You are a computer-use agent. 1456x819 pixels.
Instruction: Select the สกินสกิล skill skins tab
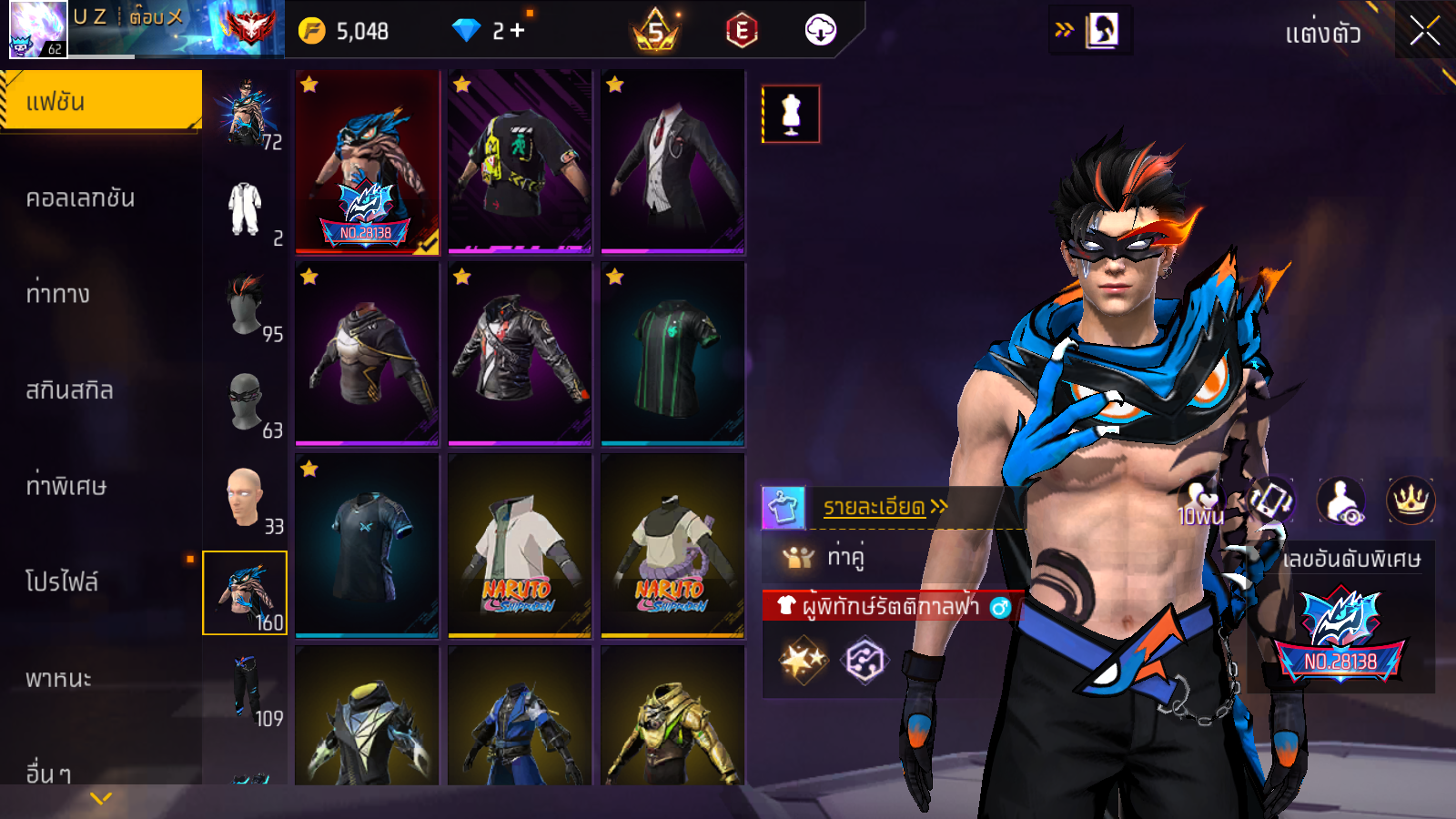click(x=70, y=390)
